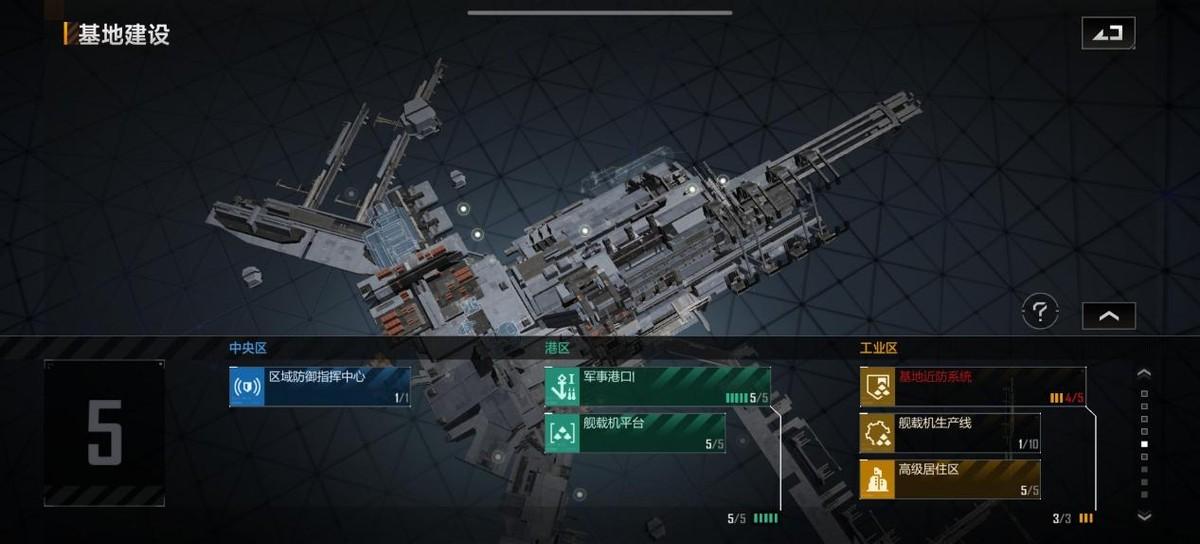The image size is (1200, 544).
Task: Open the 基地近防系统 building entry
Action: [x=972, y=387]
